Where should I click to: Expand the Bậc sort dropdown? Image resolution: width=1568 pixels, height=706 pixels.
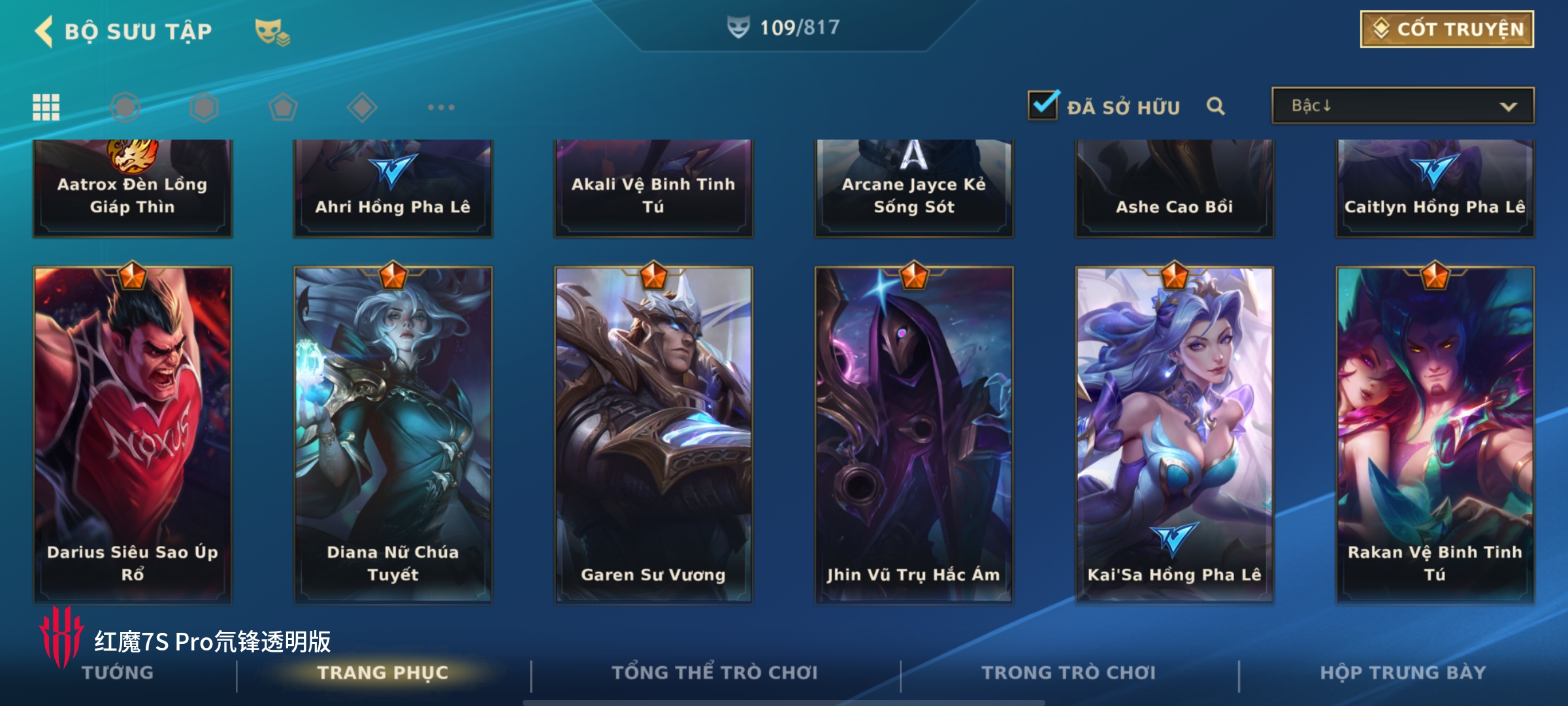pos(1402,106)
